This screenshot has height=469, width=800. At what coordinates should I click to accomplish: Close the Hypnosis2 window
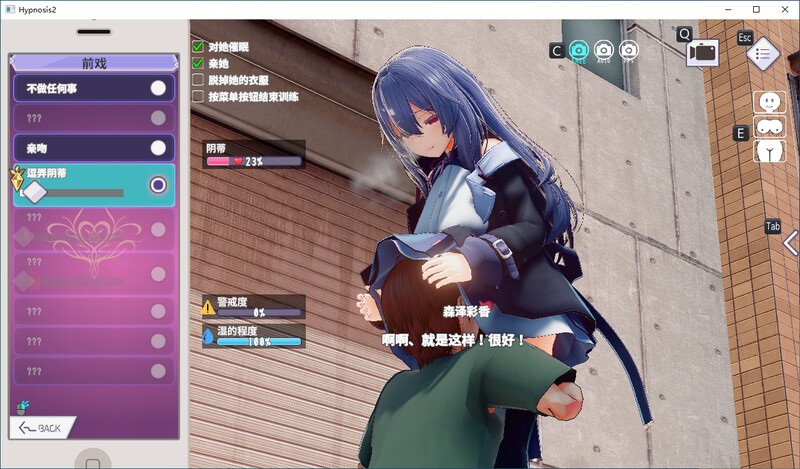click(x=785, y=9)
